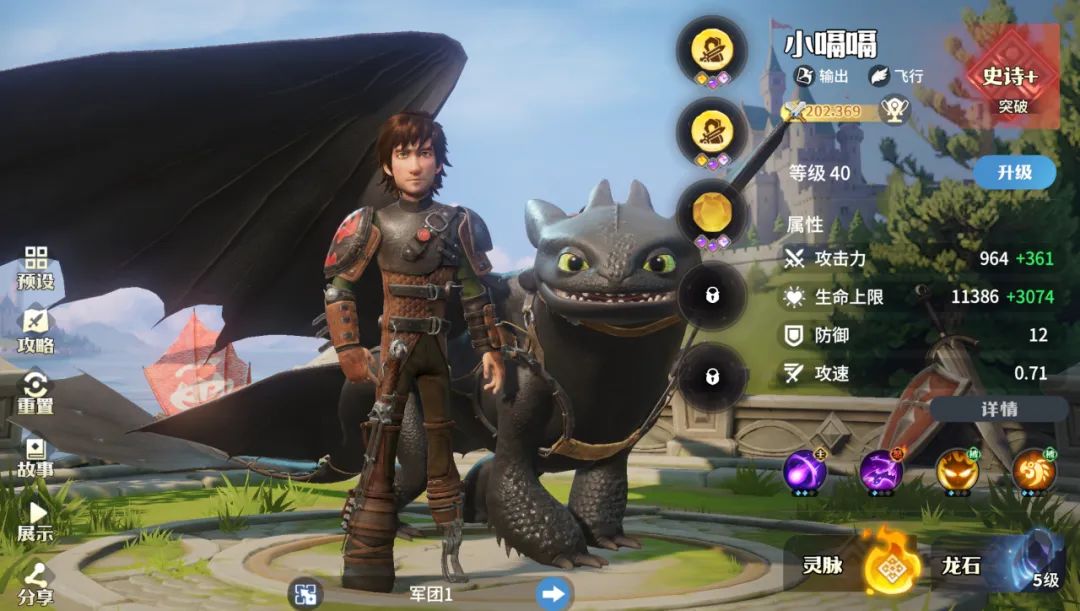The image size is (1080, 611).
Task: Open the 预设 preset menu
Action: coord(36,268)
